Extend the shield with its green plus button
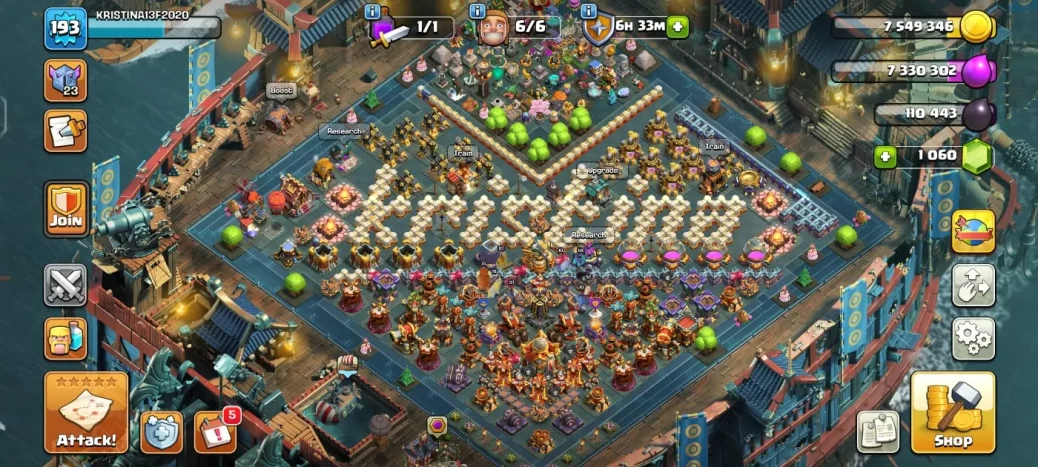This screenshot has height=467, width=1038. pos(678,27)
